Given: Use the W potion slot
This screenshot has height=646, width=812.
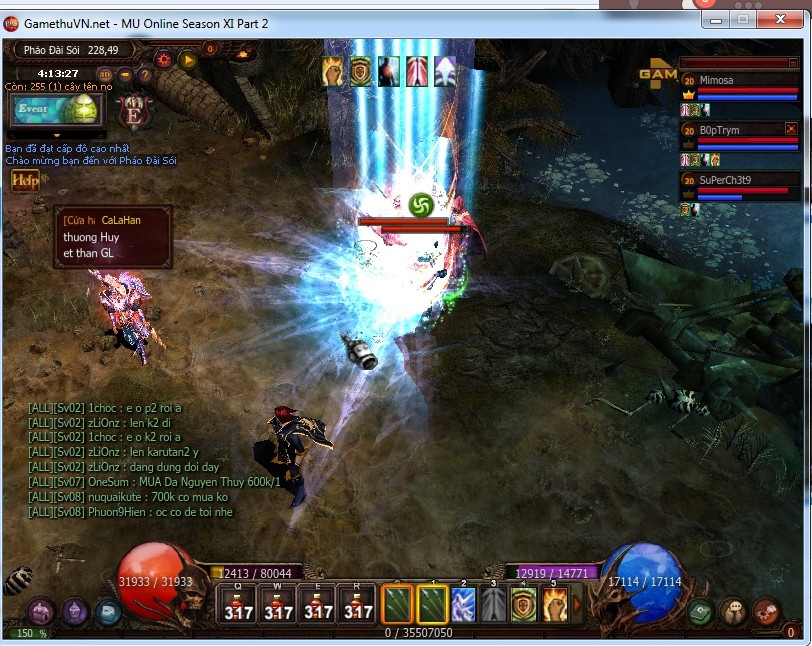Looking at the screenshot, I should (279, 605).
